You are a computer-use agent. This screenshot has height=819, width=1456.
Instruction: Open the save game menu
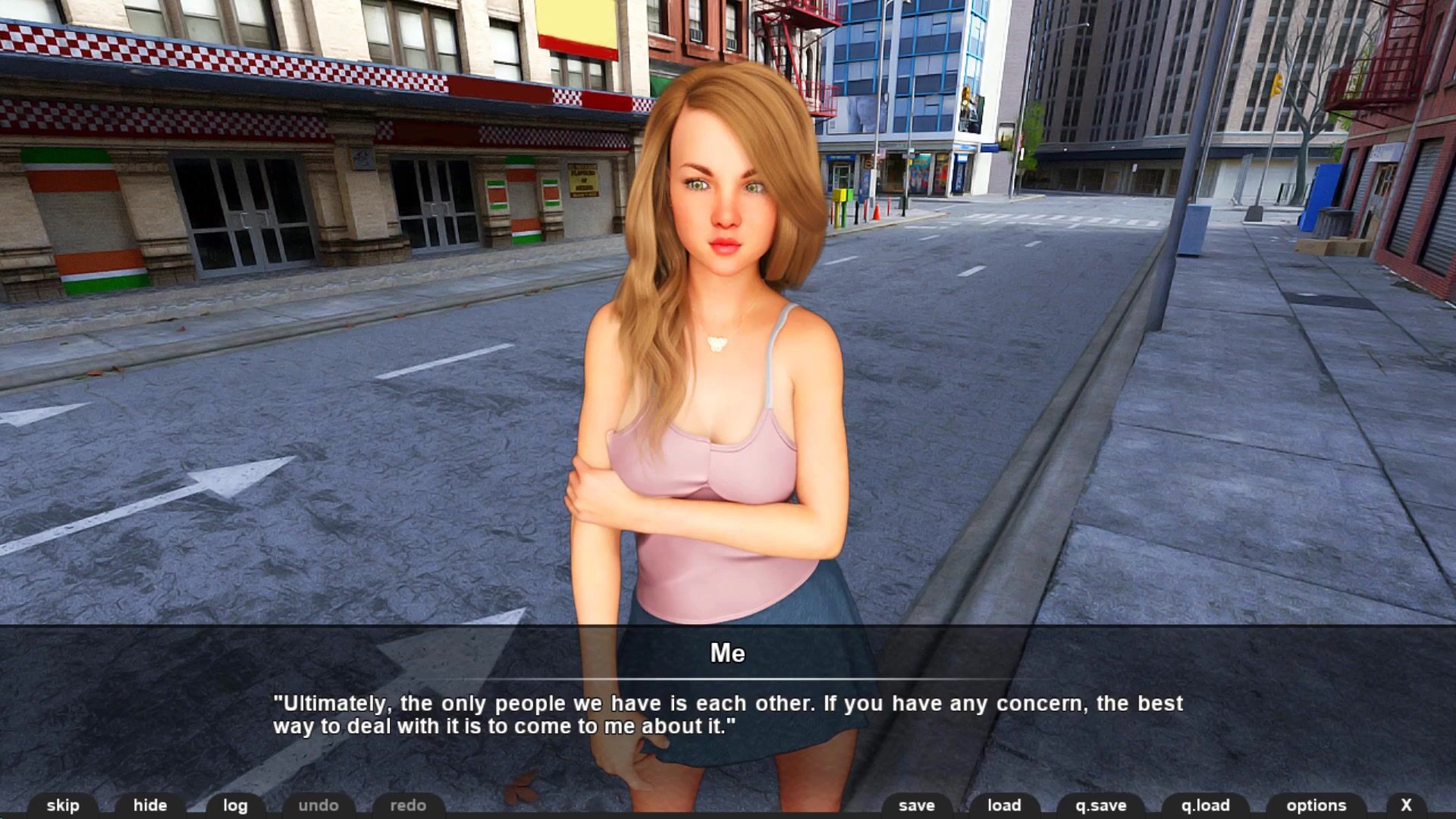coord(917,805)
